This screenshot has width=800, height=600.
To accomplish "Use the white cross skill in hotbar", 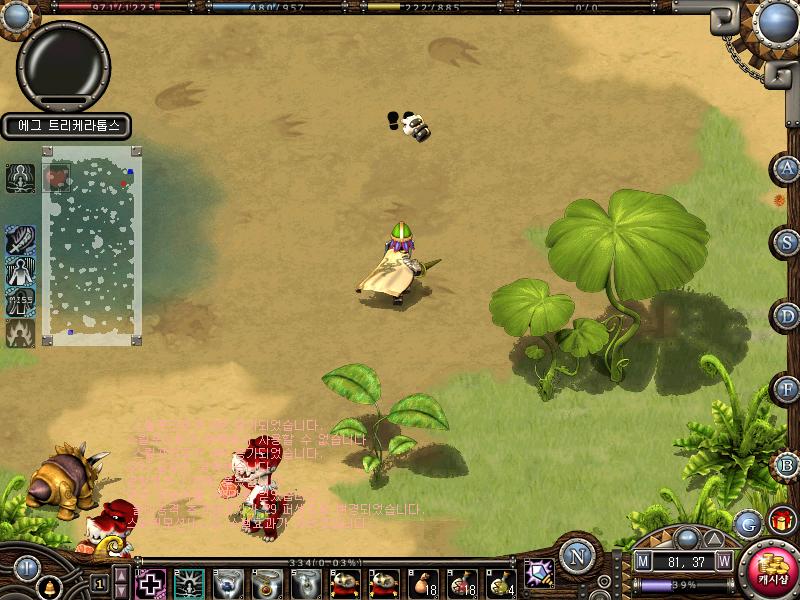I will [150, 583].
